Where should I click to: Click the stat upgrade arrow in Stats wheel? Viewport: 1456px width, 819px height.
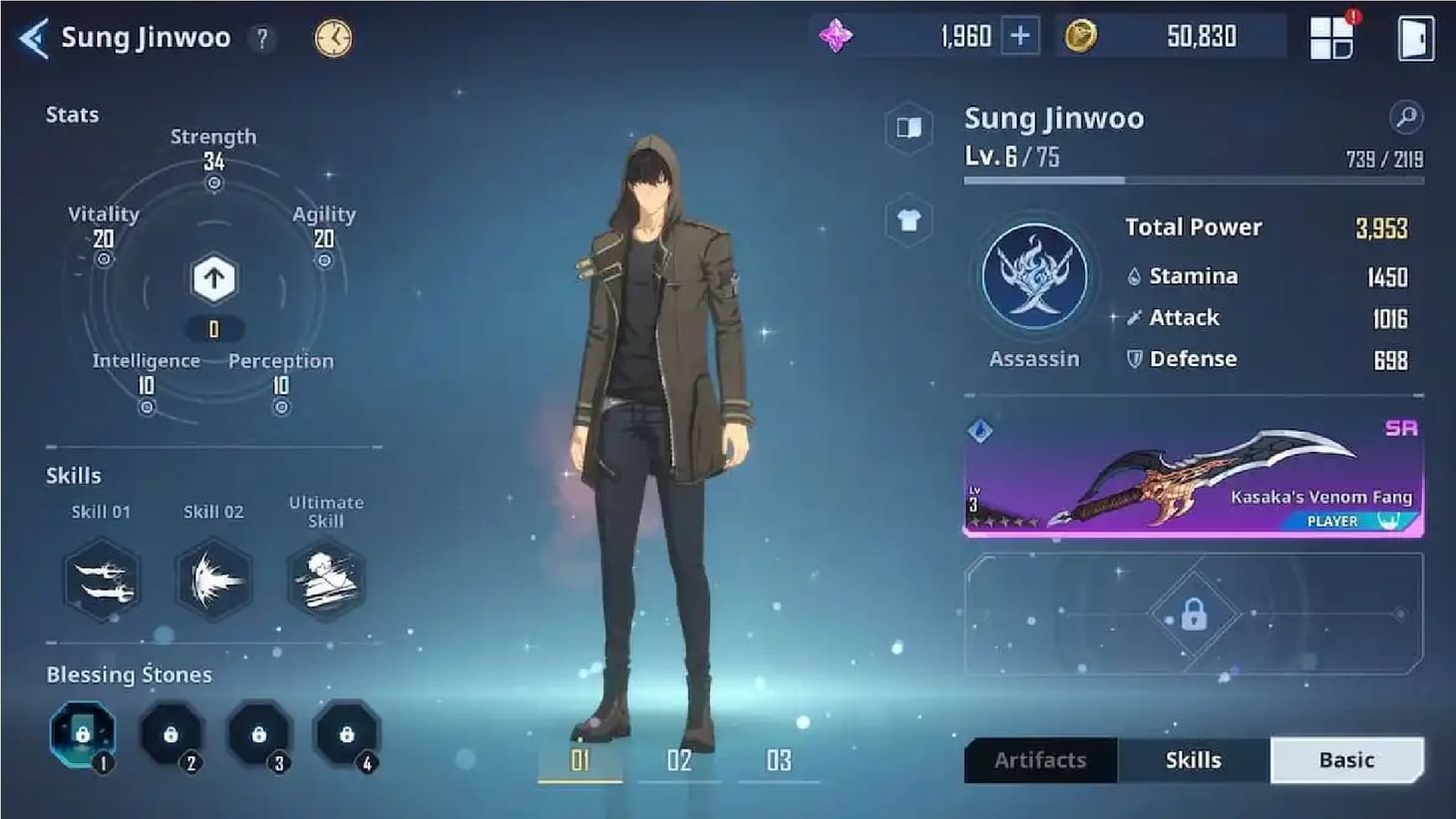click(212, 278)
